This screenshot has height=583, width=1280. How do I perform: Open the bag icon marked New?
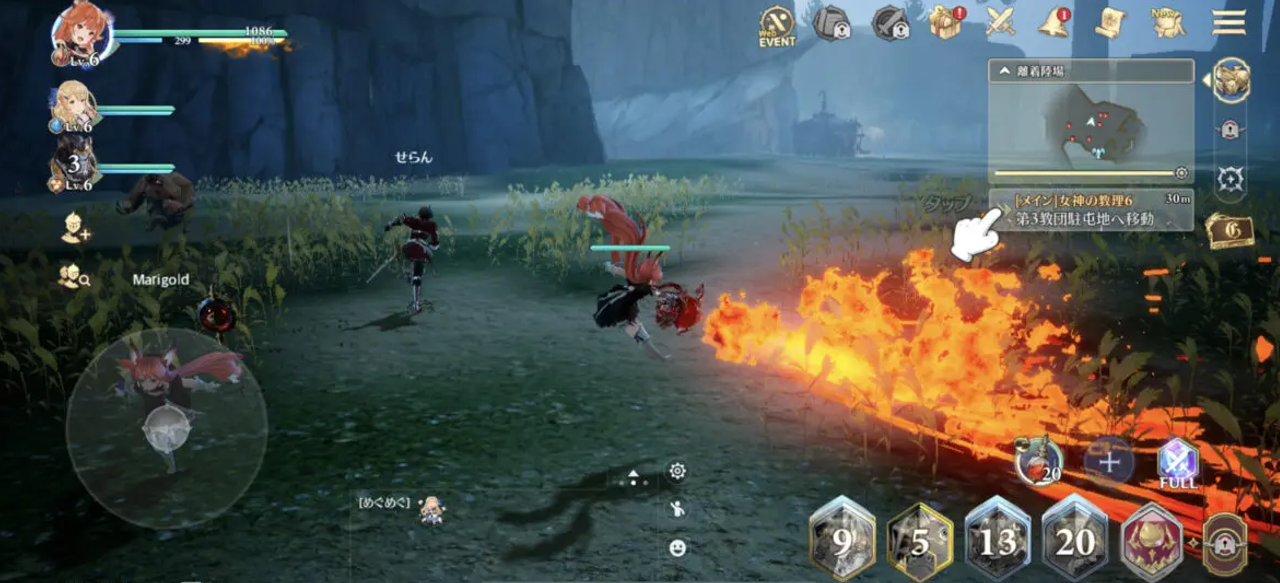click(1167, 22)
